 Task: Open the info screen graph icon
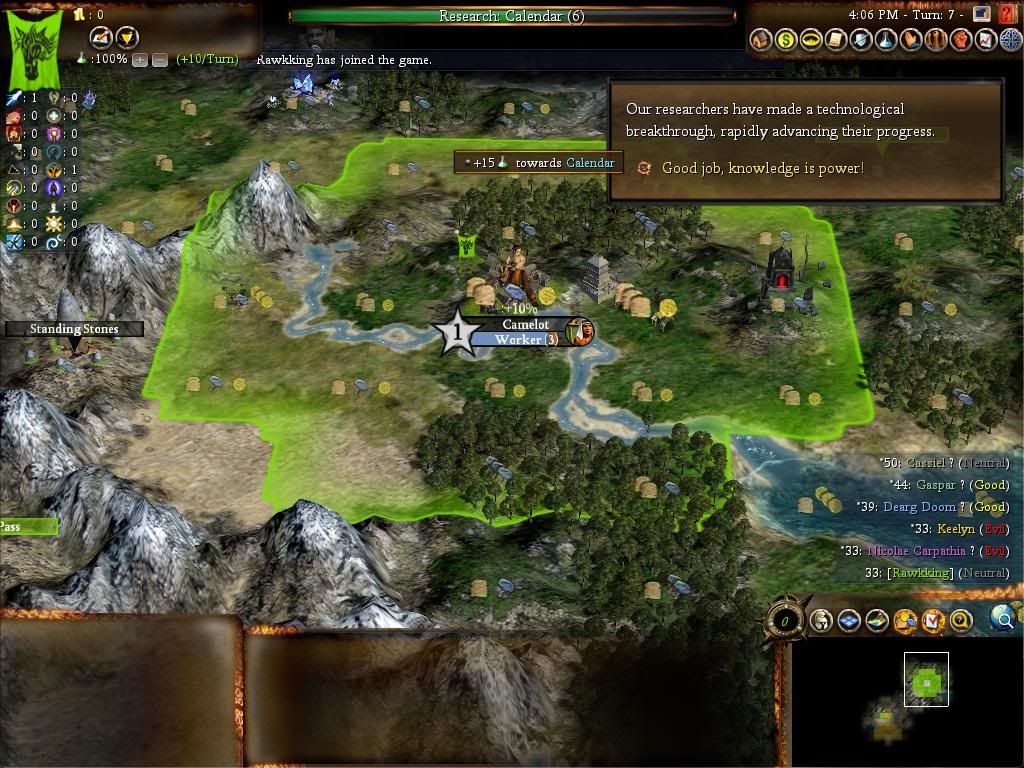point(985,40)
